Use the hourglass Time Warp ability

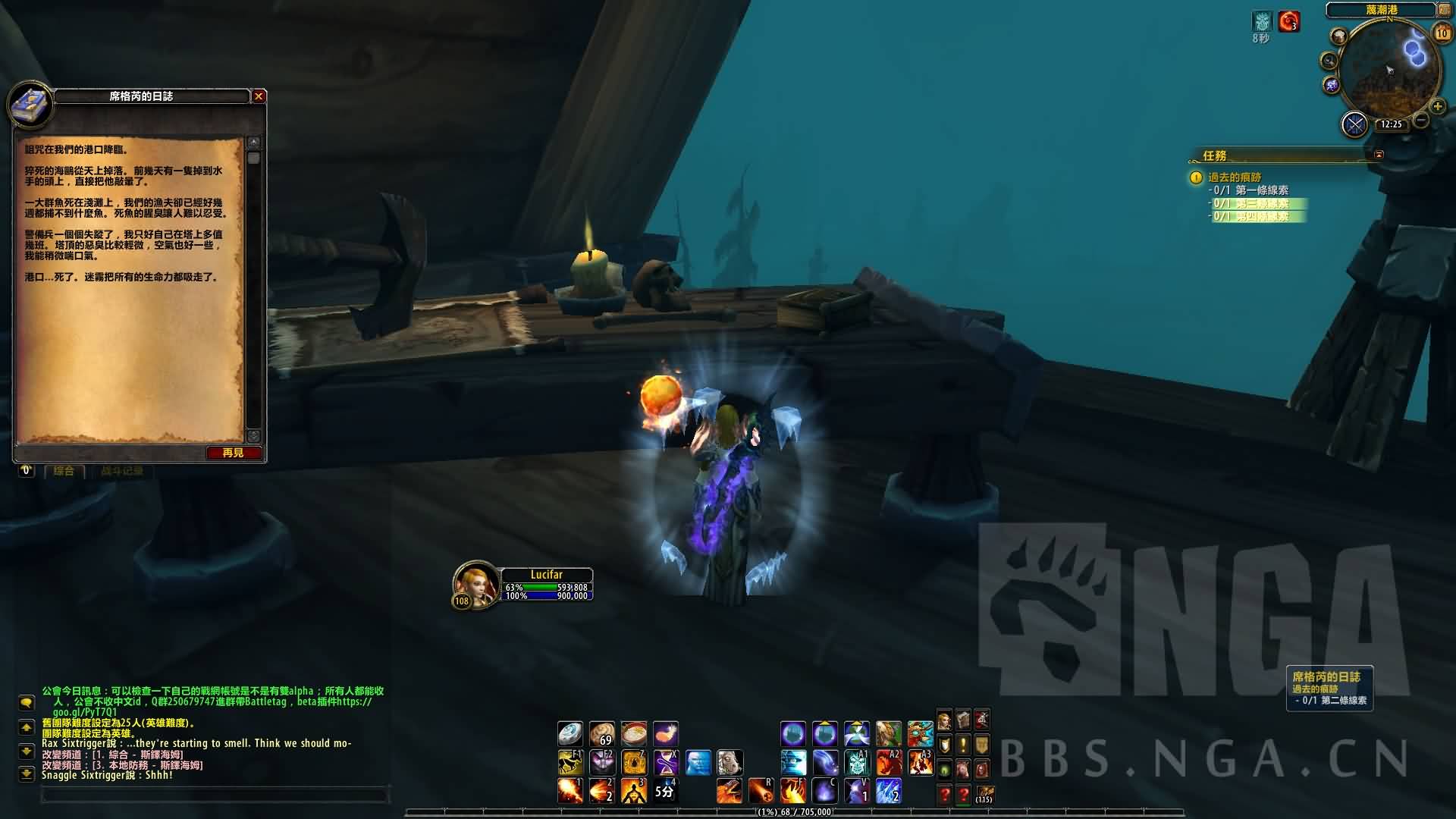(x=665, y=761)
